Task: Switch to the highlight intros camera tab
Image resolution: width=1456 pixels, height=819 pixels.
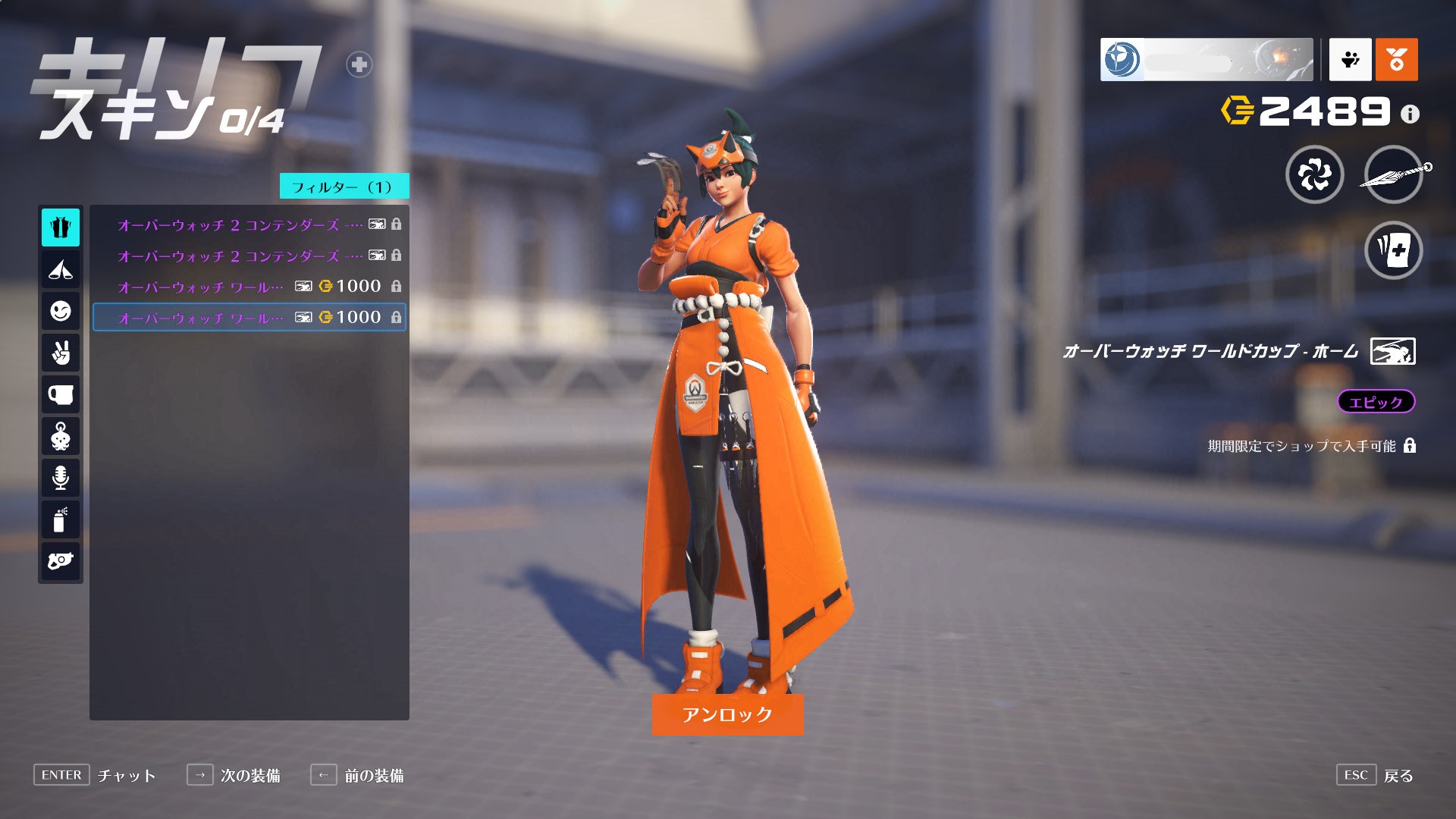Action: point(61,561)
